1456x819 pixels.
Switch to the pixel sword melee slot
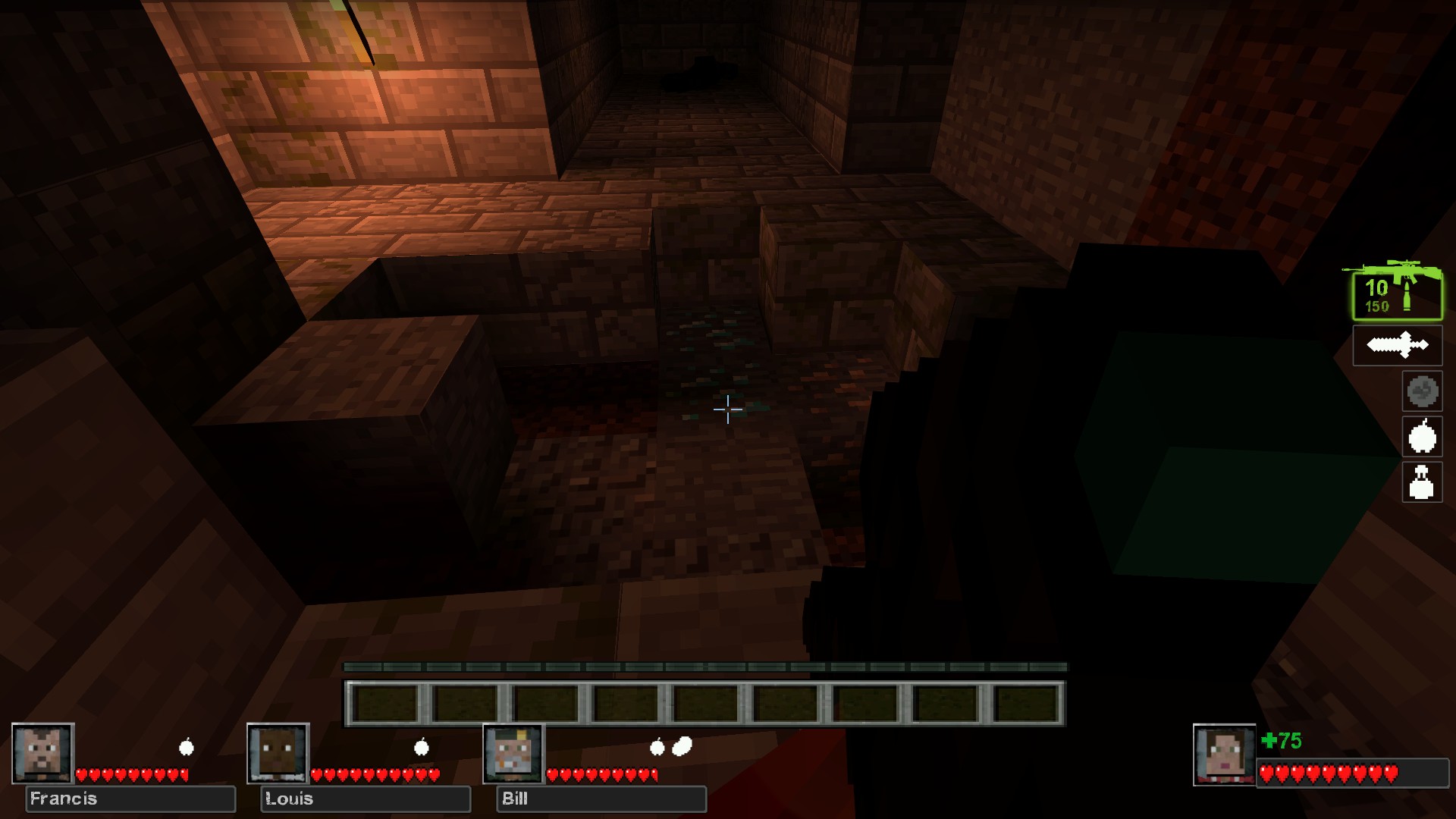tap(1397, 345)
